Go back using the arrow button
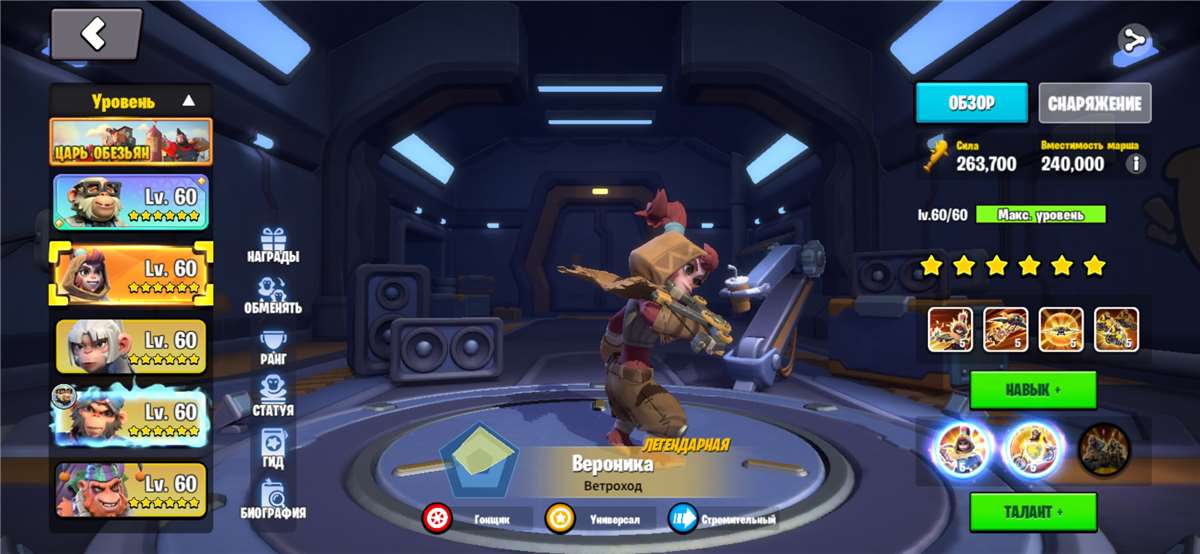This screenshot has width=1200, height=554. point(96,35)
